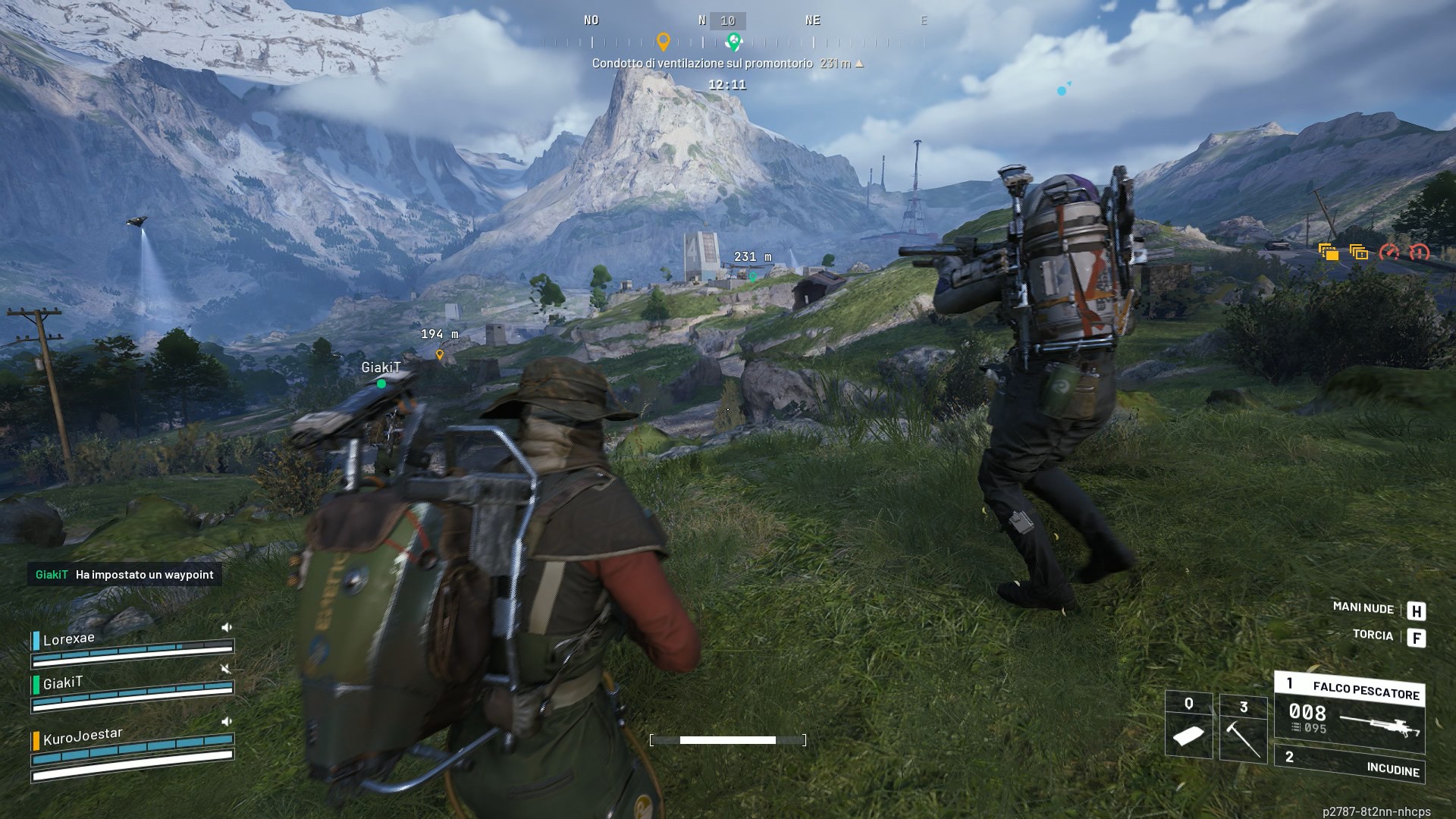This screenshot has width=1456, height=819.
Task: Click the orange 194 m waypoint marker
Action: click(x=439, y=354)
